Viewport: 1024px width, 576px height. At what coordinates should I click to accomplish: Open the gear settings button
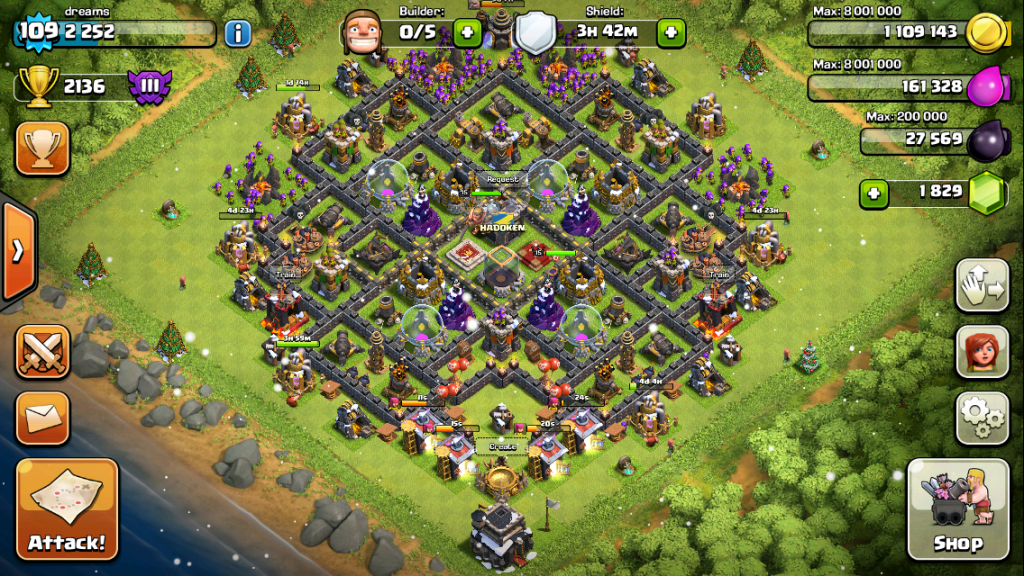tap(982, 417)
